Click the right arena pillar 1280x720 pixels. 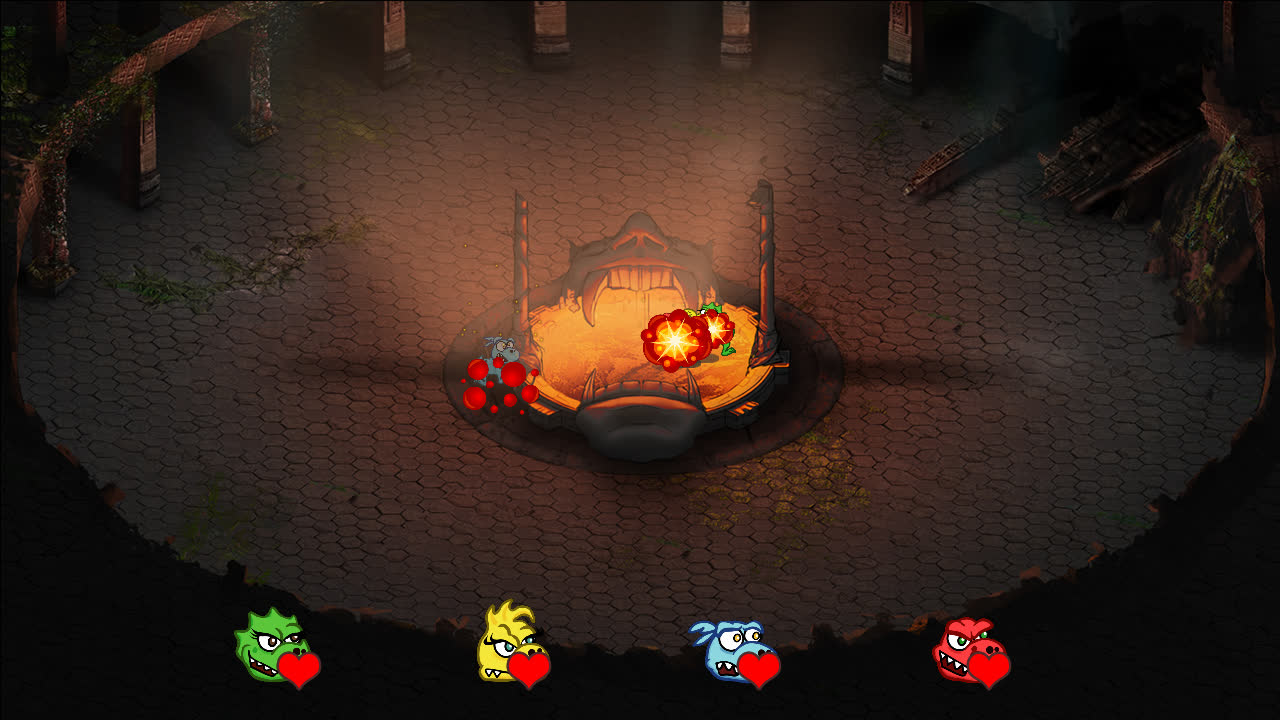pyautogui.click(x=762, y=260)
